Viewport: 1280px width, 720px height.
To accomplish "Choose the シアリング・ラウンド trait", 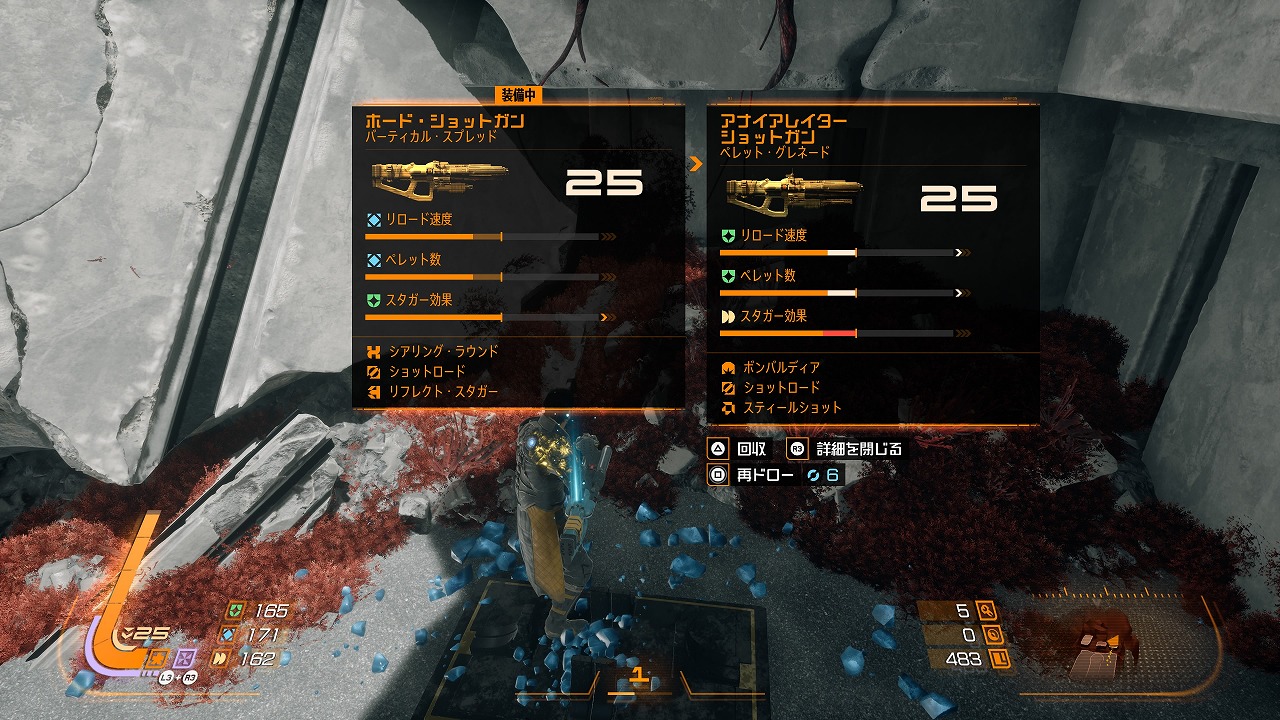I will pos(444,352).
